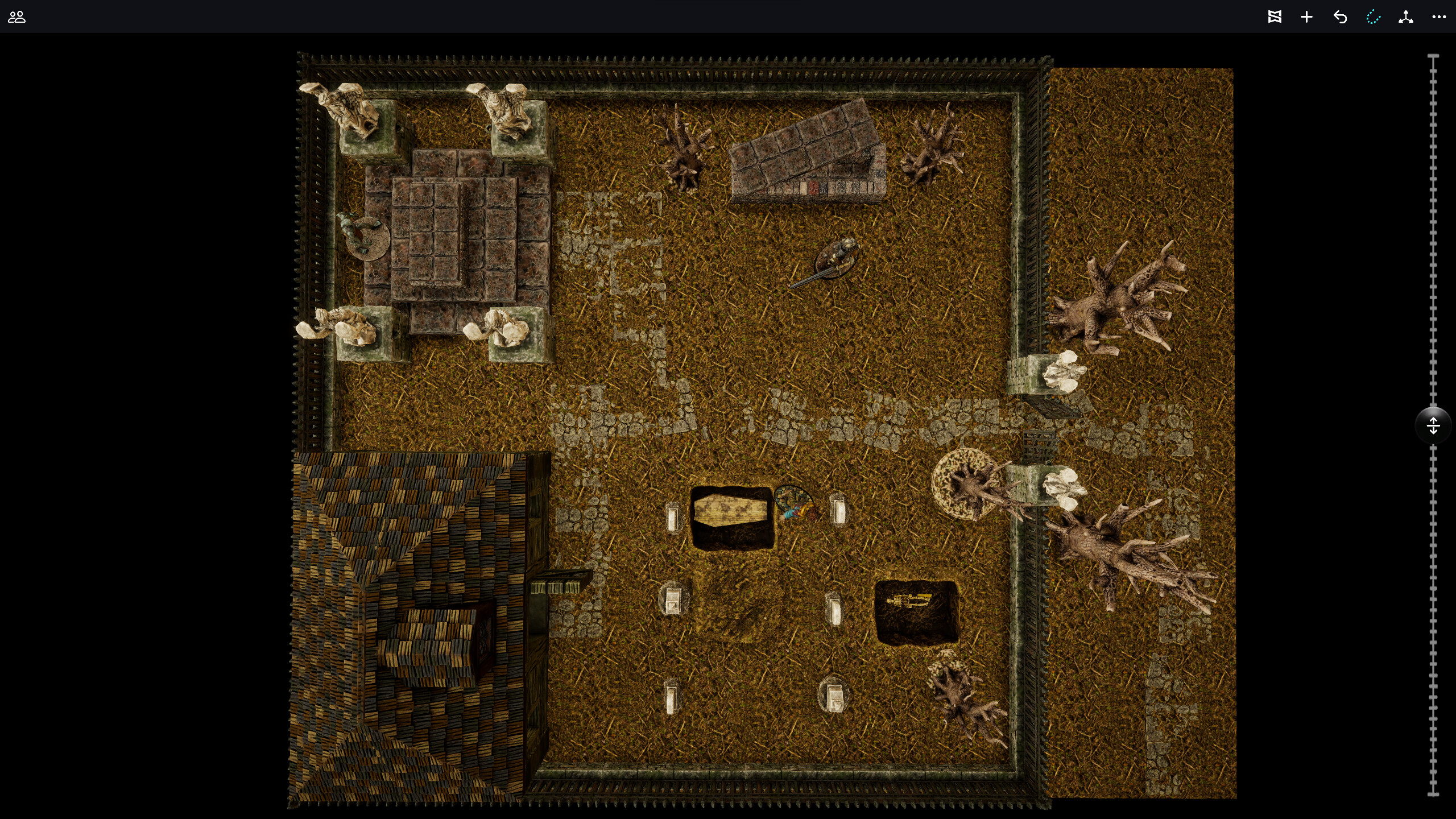The width and height of the screenshot is (1456, 819).
Task: Click the app logo icon in the top bar
Action: 1276,17
